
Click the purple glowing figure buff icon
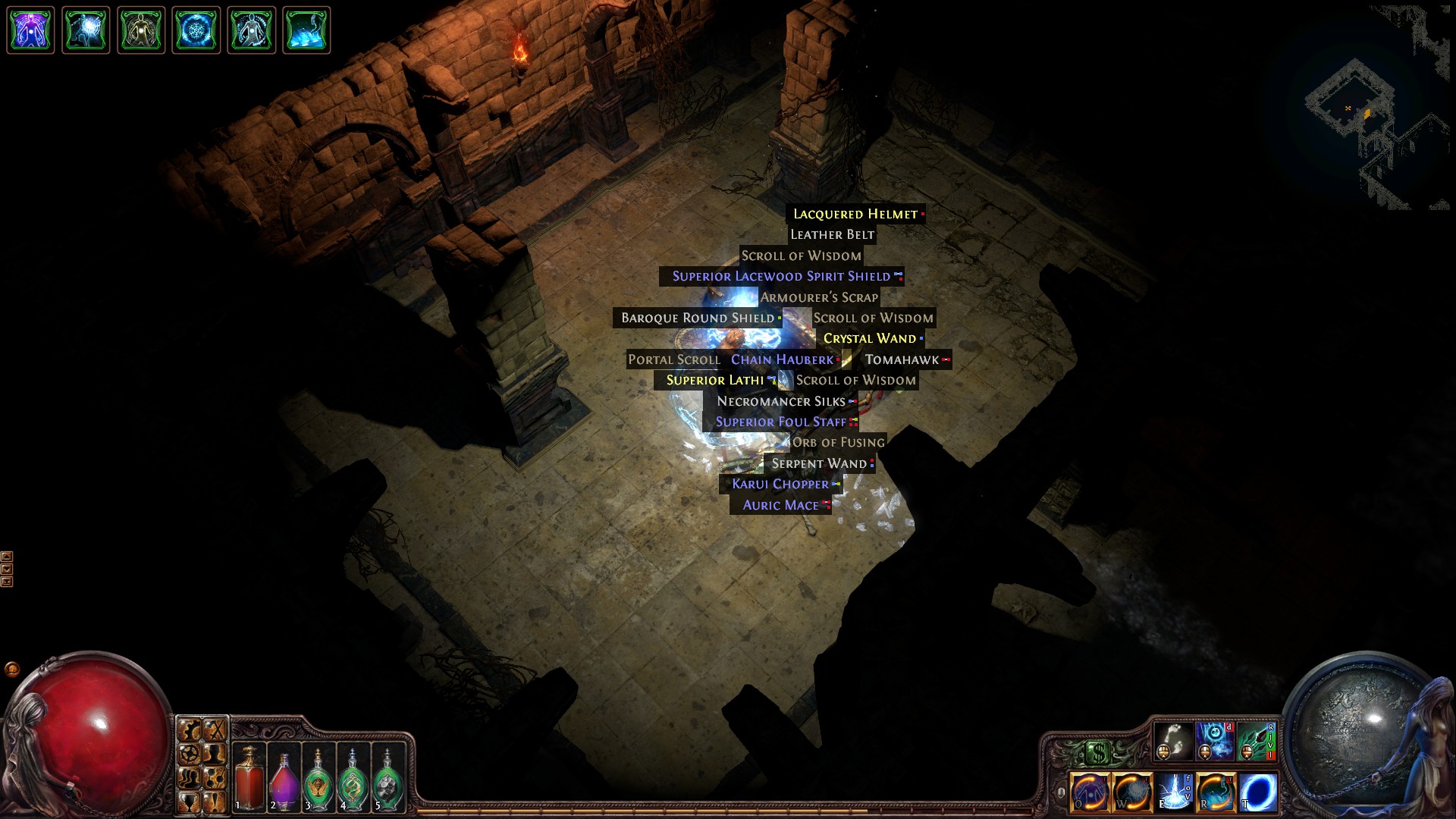pos(30,30)
